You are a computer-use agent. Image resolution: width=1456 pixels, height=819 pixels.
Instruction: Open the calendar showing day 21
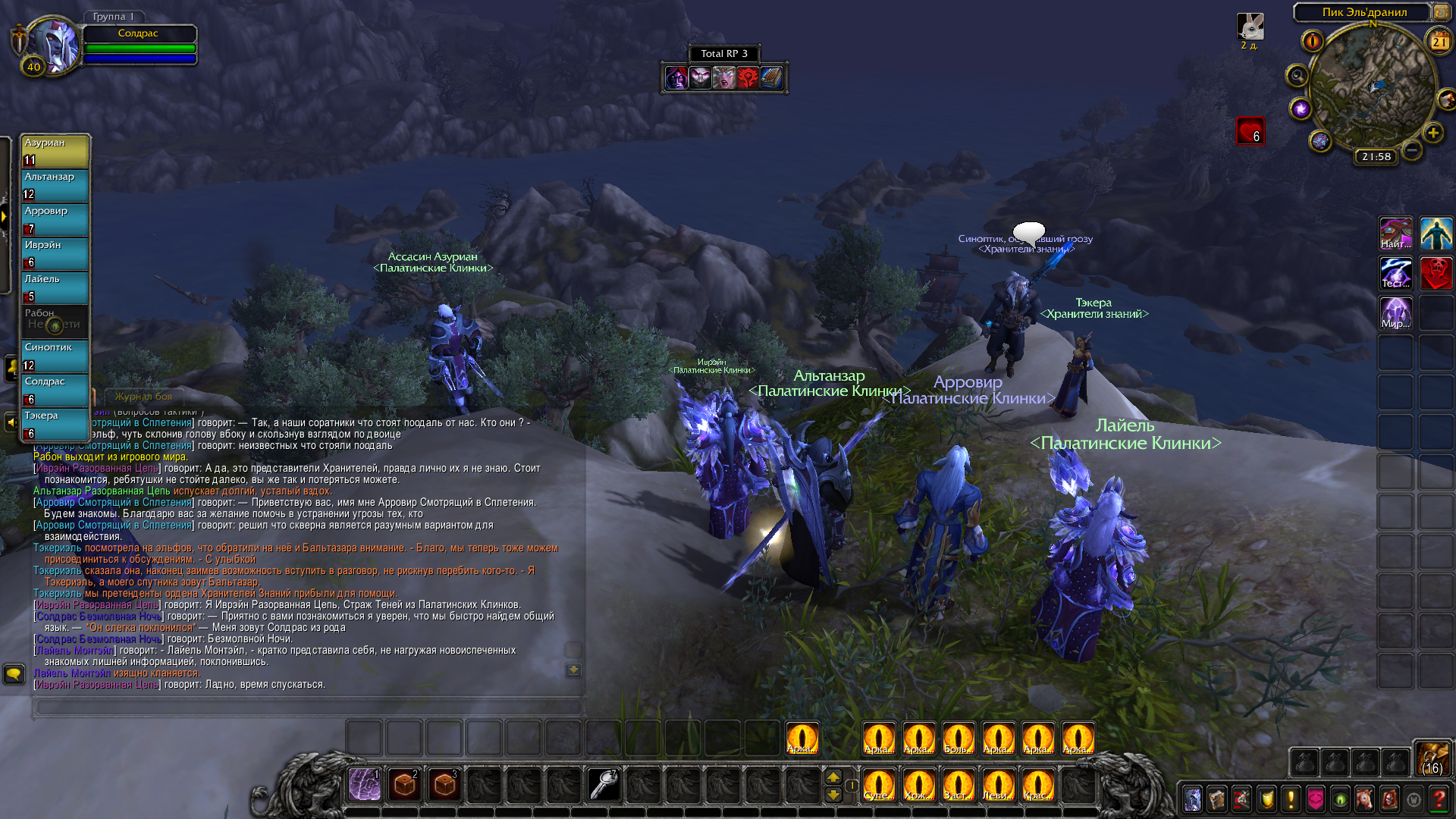click(1439, 42)
